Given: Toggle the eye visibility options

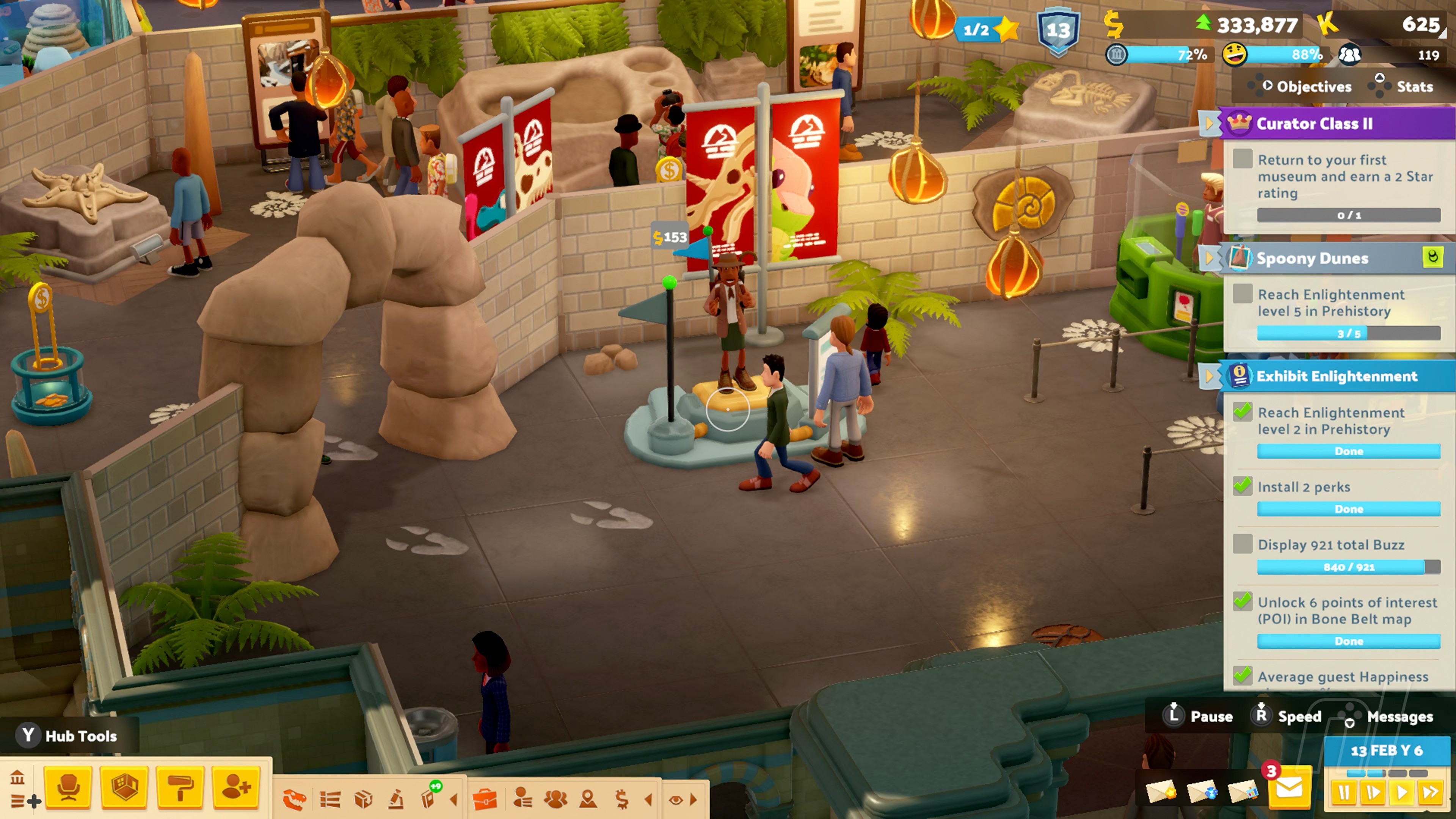Looking at the screenshot, I should tap(675, 800).
